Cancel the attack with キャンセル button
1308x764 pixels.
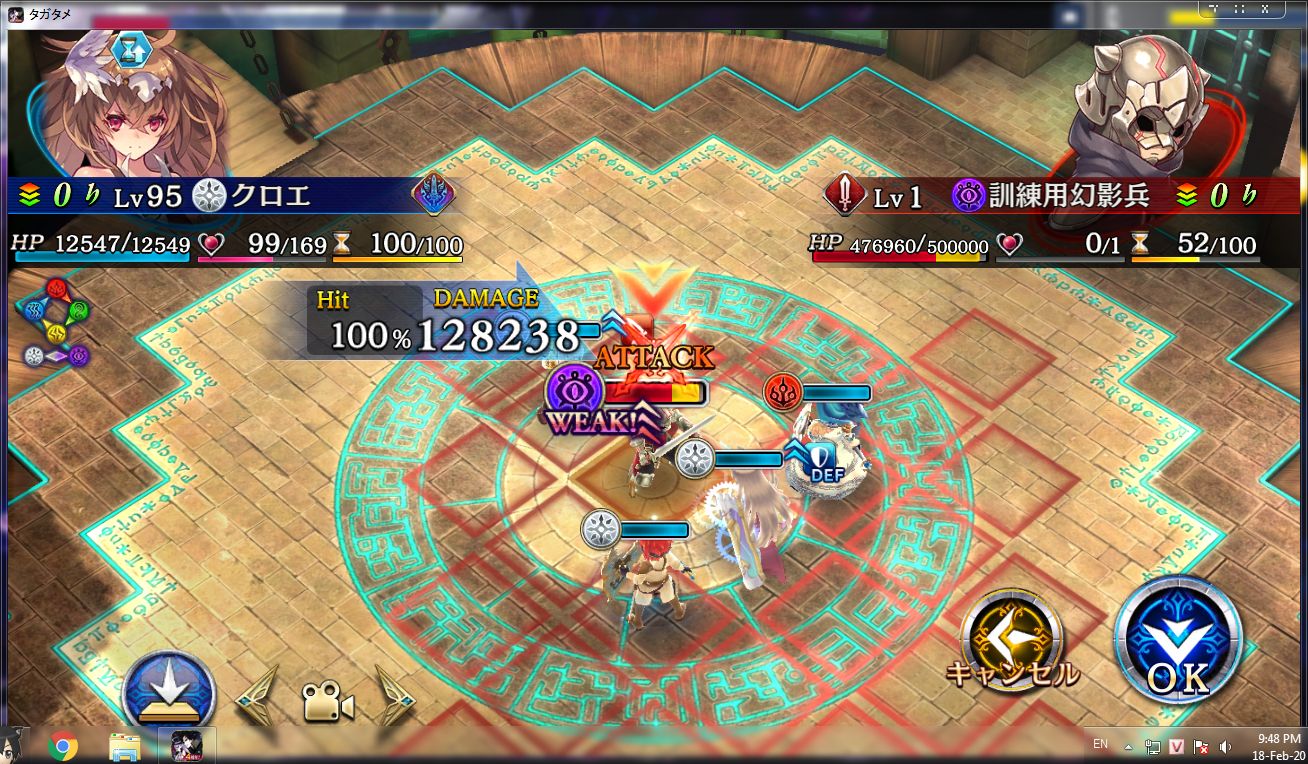[1010, 640]
